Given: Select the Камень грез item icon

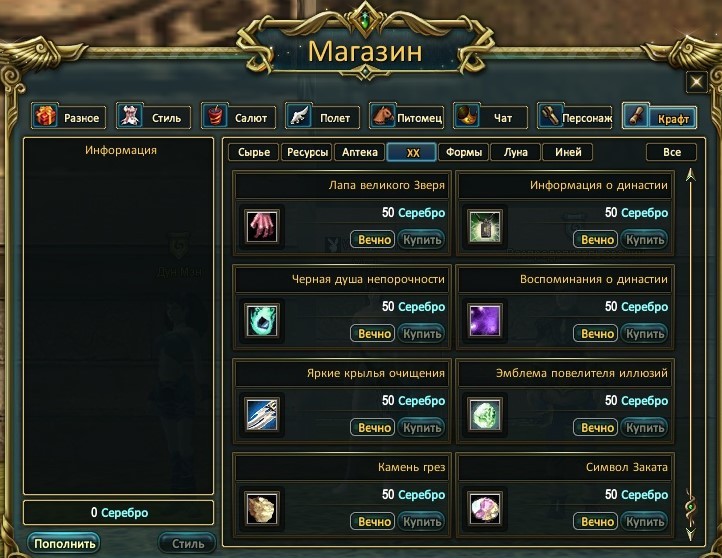Looking at the screenshot, I should pyautogui.click(x=264, y=506).
